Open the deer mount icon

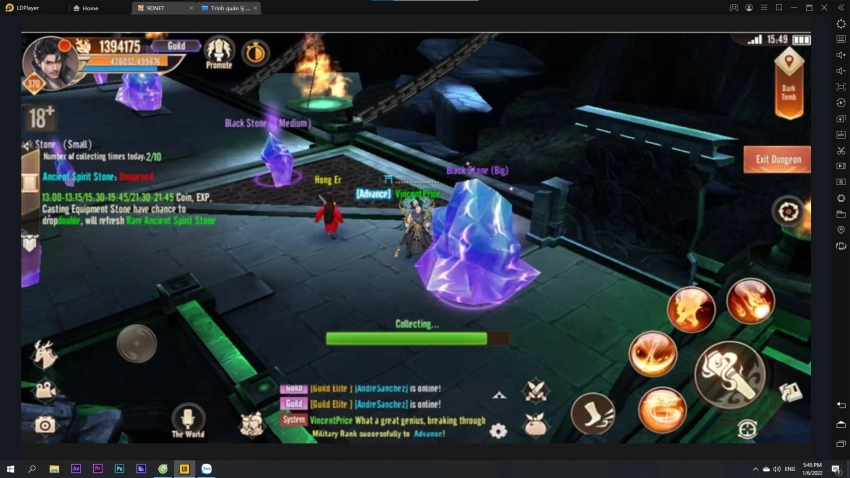(44, 352)
